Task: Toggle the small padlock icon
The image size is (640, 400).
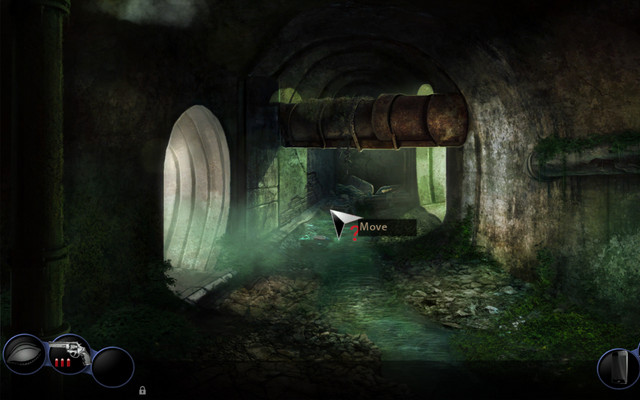Action: (x=143, y=389)
